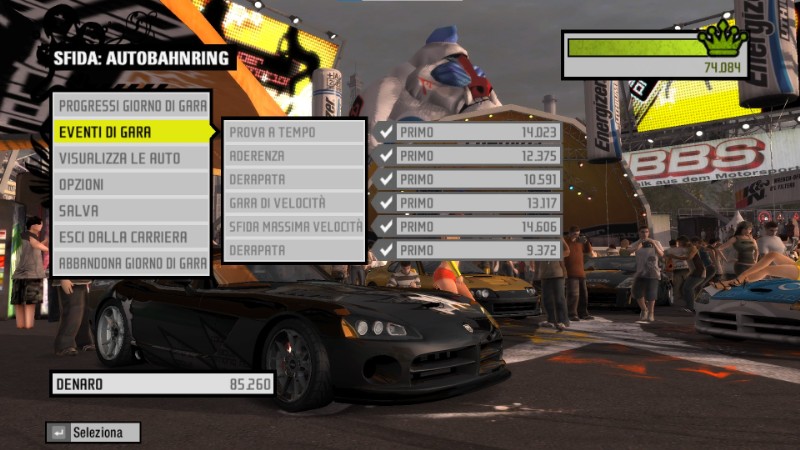Pick the Gara di Velocità event
This screenshot has height=450, width=800.
point(294,203)
